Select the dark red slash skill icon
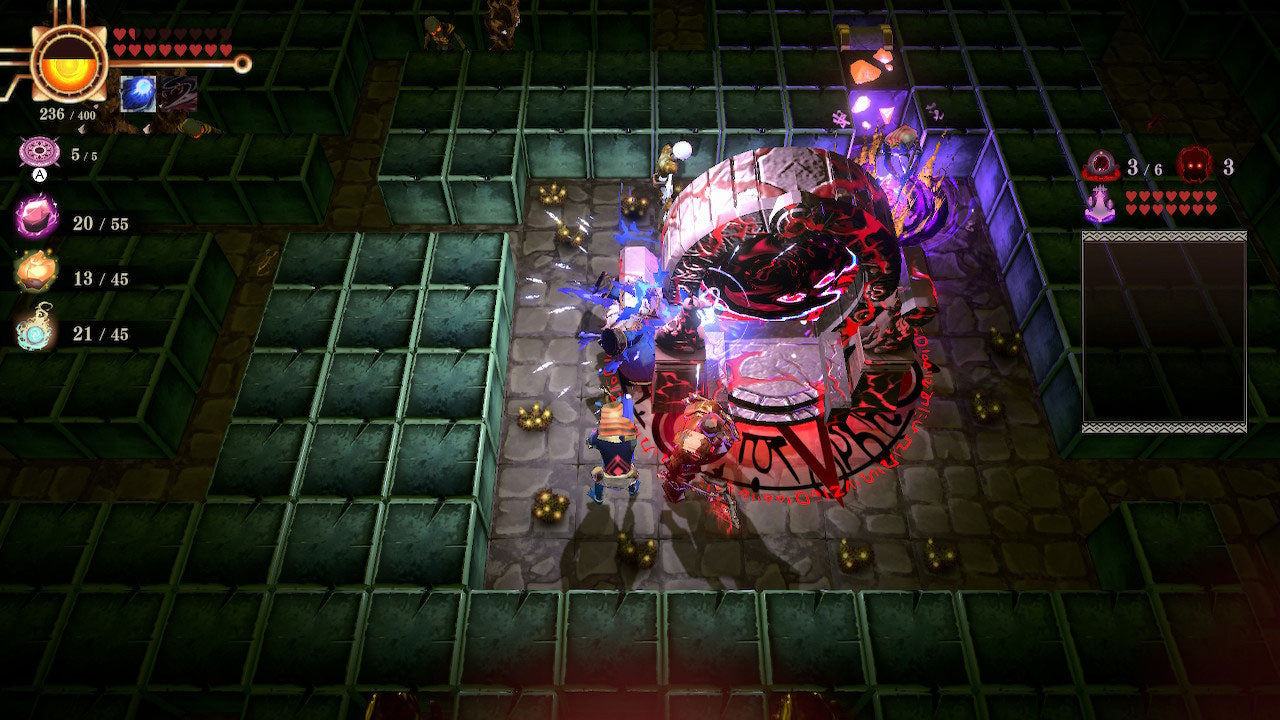The height and width of the screenshot is (720, 1280). tap(178, 93)
